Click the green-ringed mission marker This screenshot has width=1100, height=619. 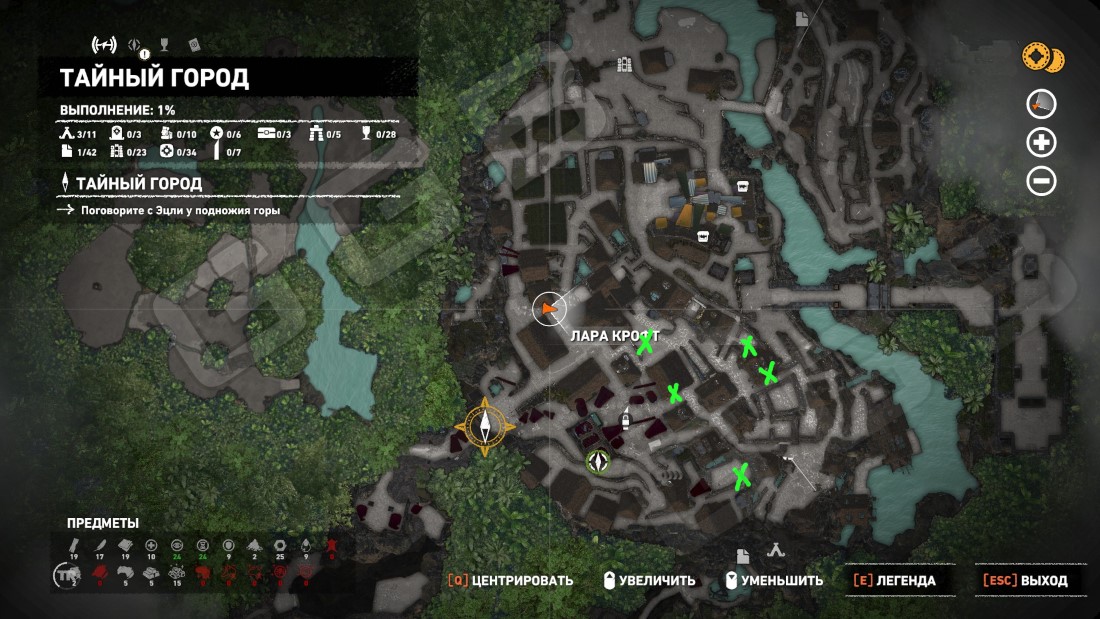pyautogui.click(x=598, y=462)
